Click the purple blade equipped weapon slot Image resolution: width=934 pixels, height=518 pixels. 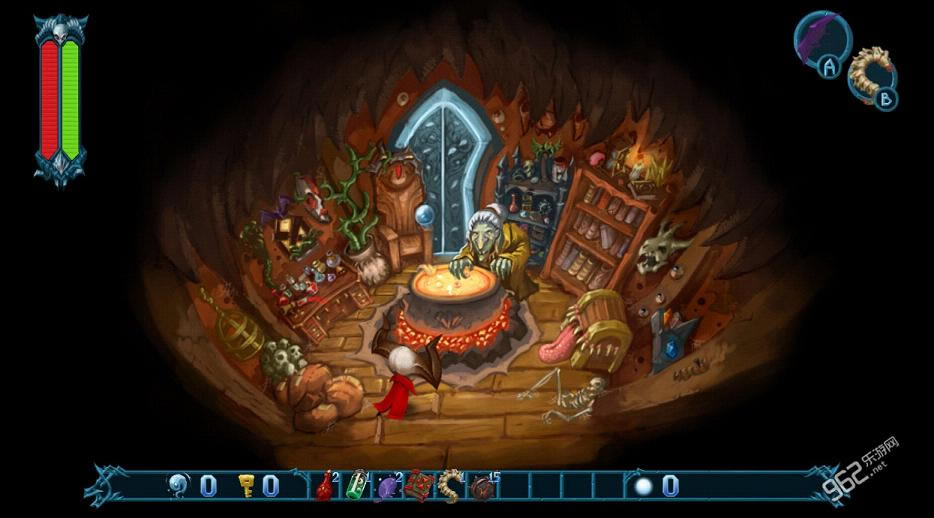point(821,38)
